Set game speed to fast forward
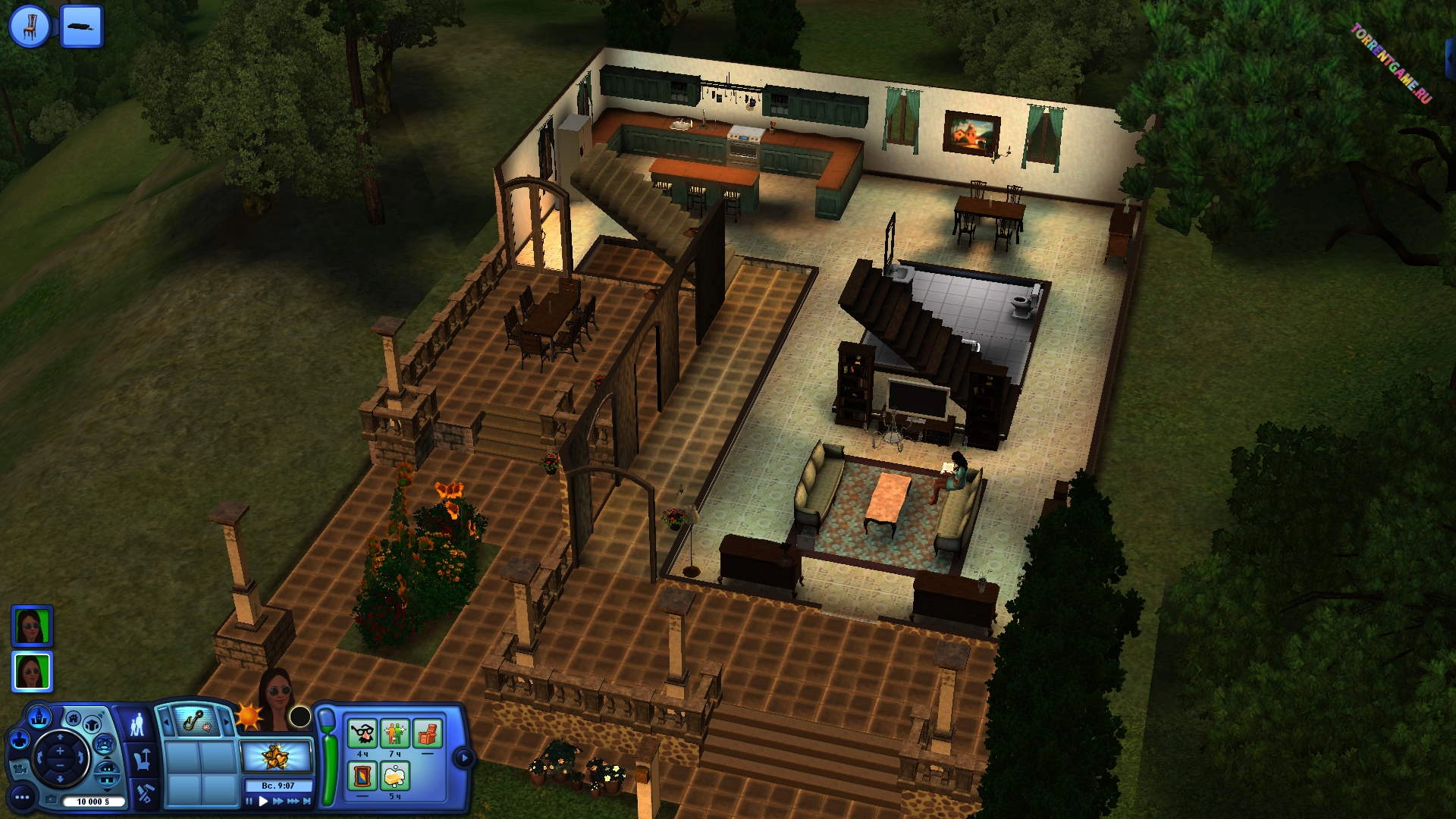Viewport: 1456px width, 819px height. click(278, 801)
